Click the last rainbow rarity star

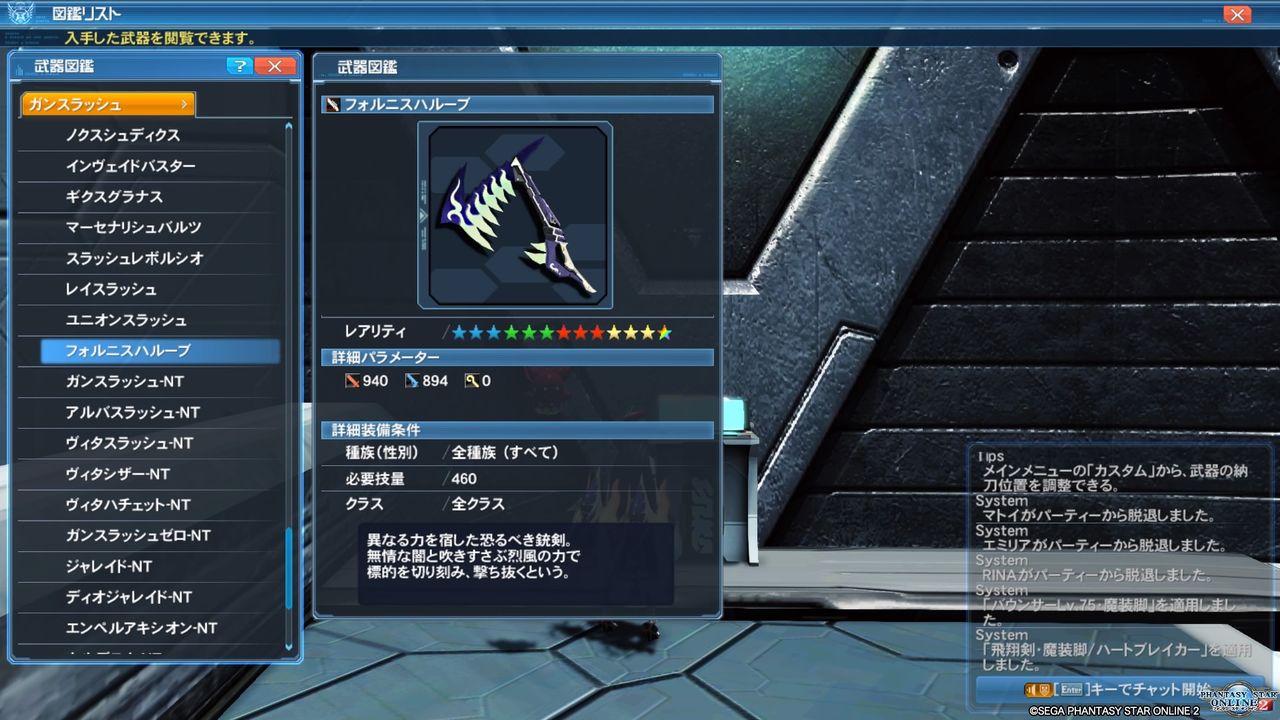click(664, 330)
